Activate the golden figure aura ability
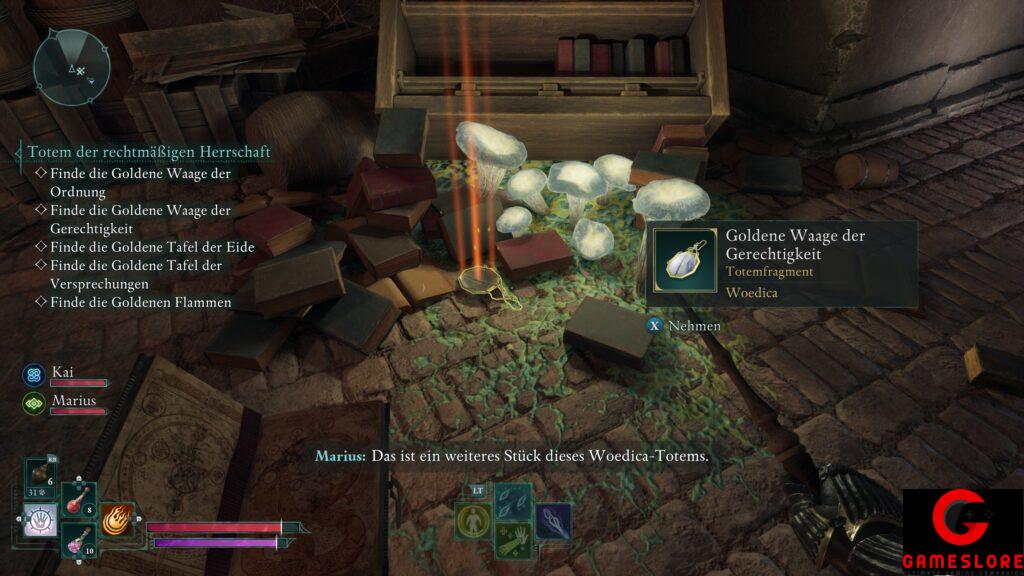 (473, 521)
